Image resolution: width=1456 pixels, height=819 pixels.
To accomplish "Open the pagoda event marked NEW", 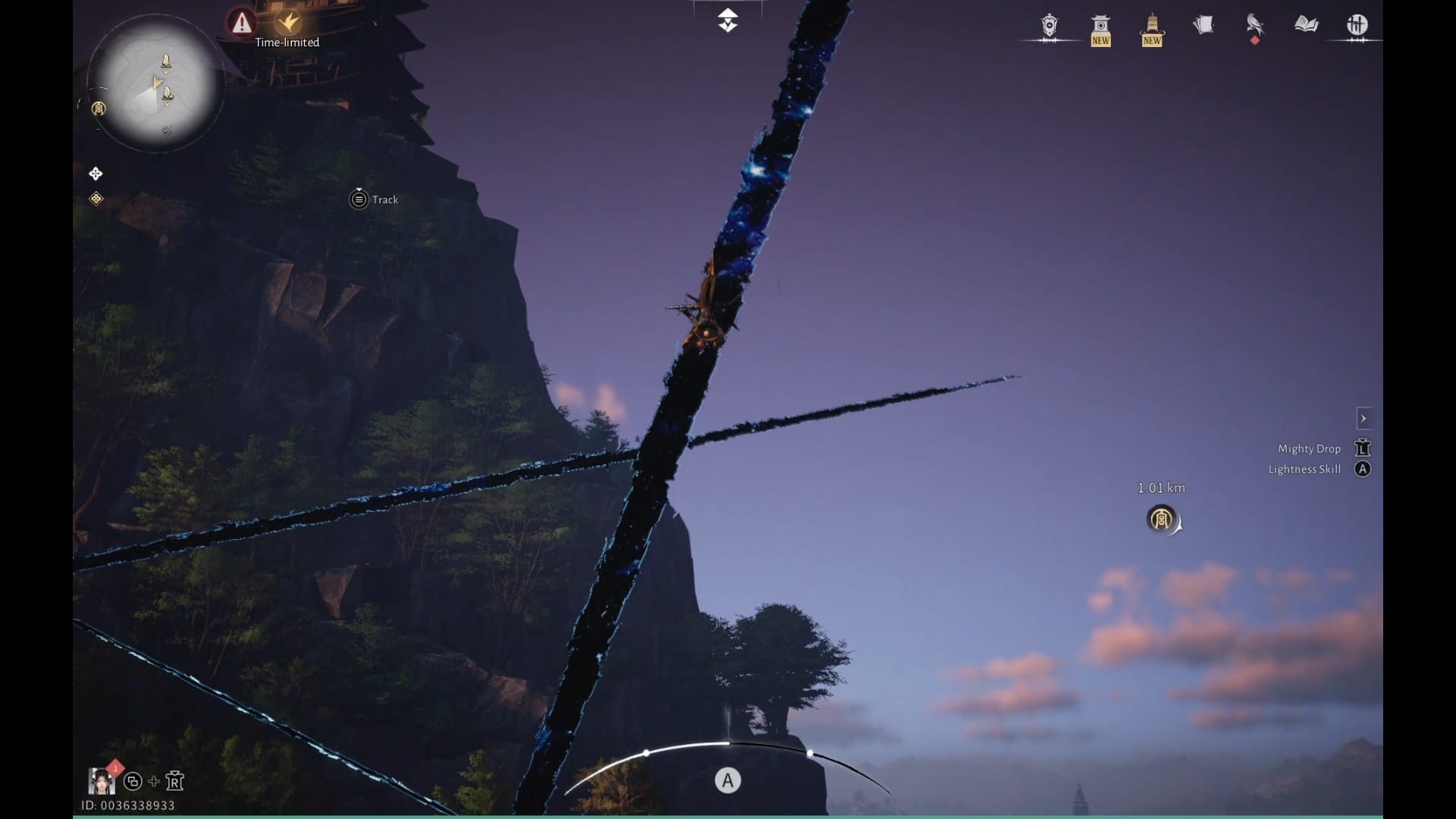I will click(1101, 25).
